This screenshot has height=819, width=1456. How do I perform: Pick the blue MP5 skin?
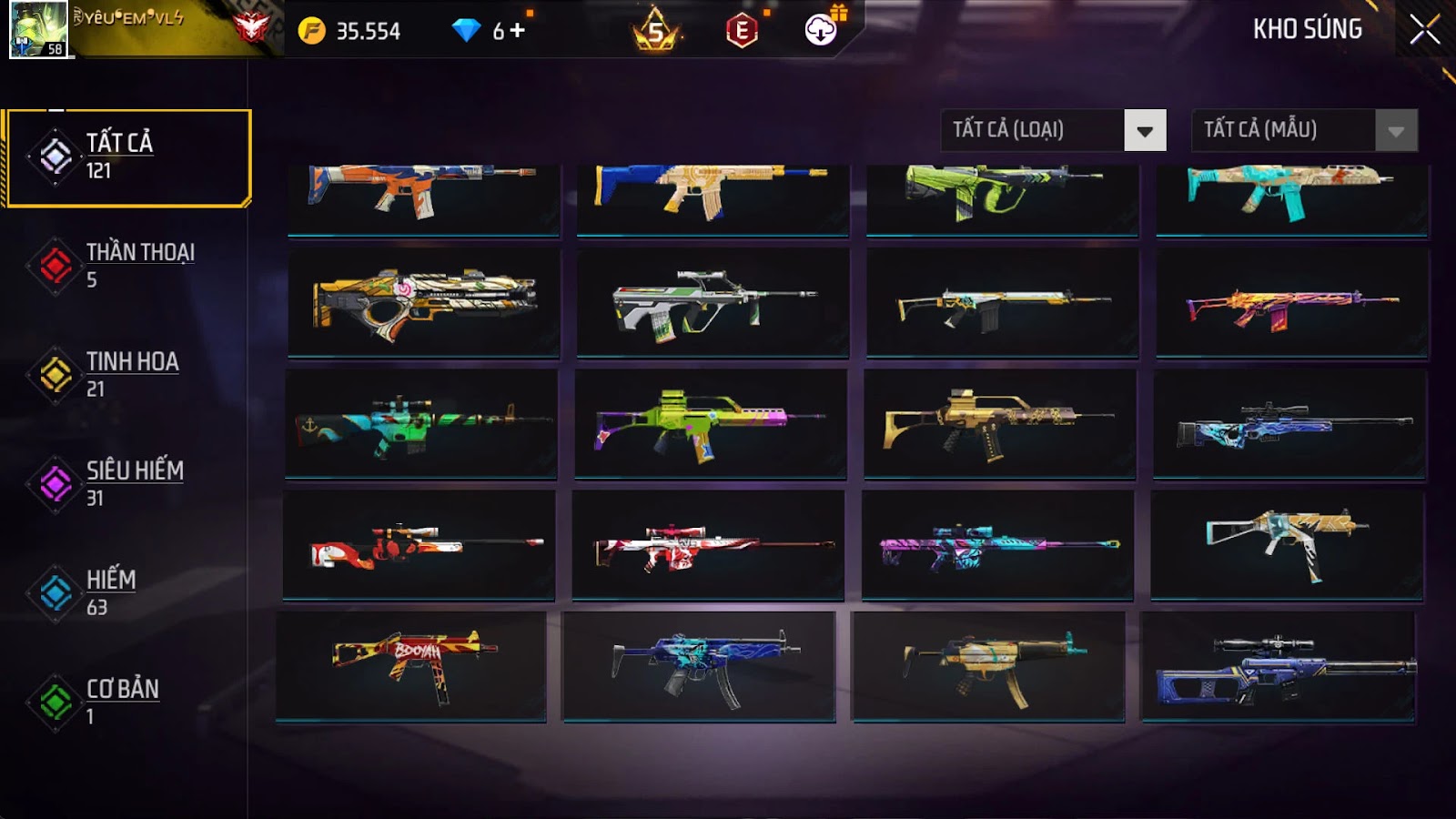coord(699,666)
